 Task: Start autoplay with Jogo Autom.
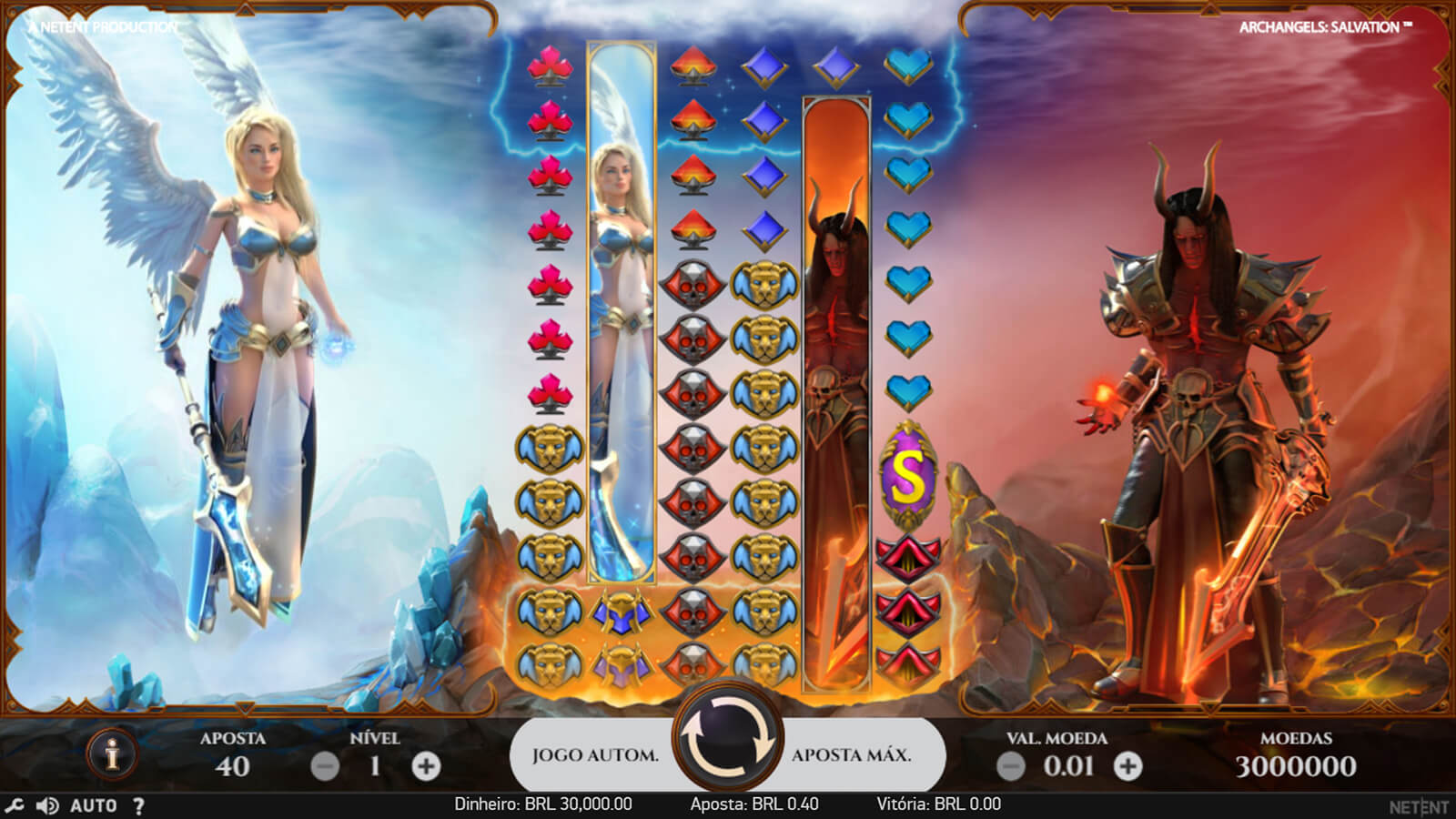tap(595, 755)
